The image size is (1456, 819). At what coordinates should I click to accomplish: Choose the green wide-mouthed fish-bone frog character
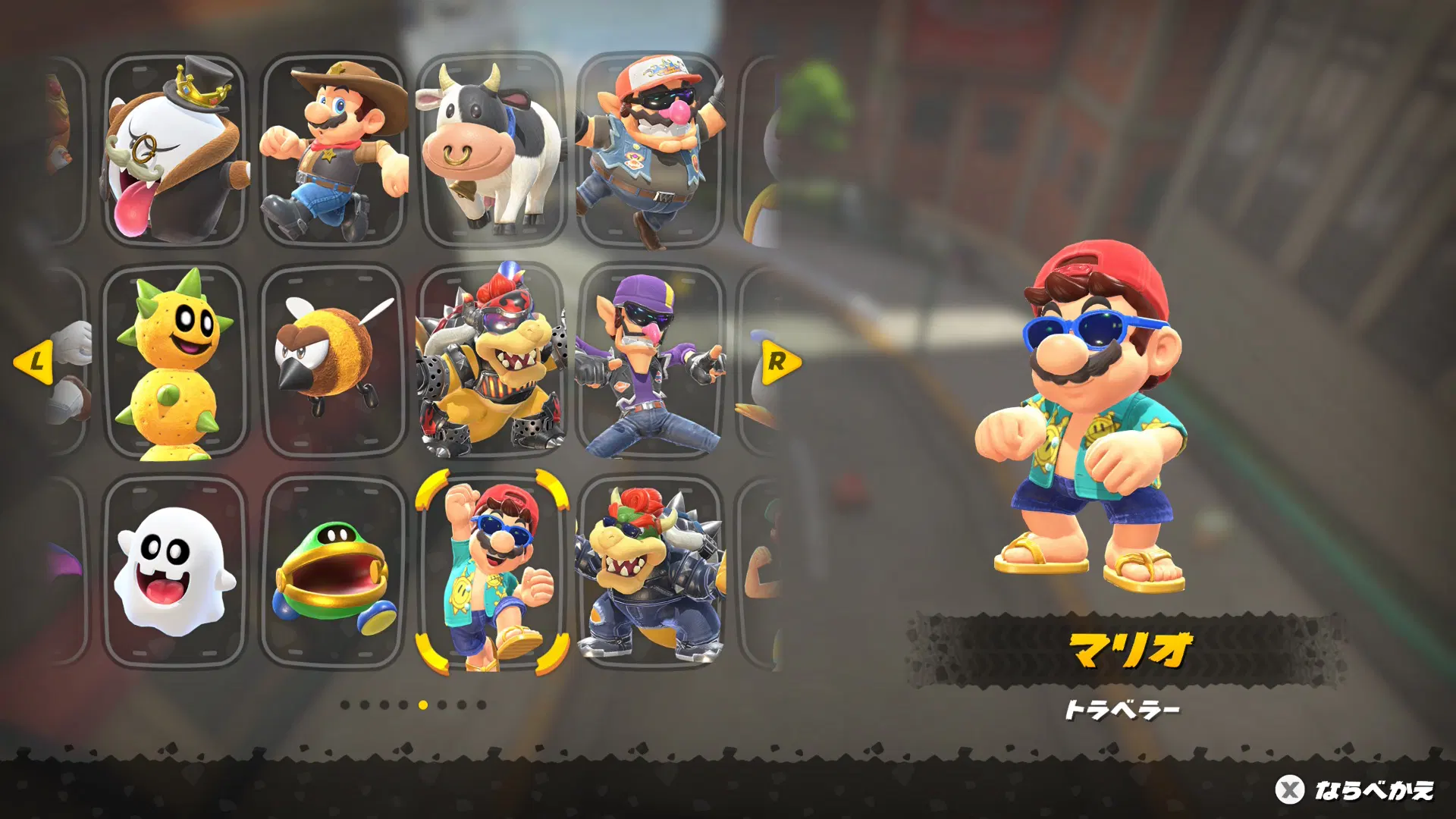click(334, 572)
